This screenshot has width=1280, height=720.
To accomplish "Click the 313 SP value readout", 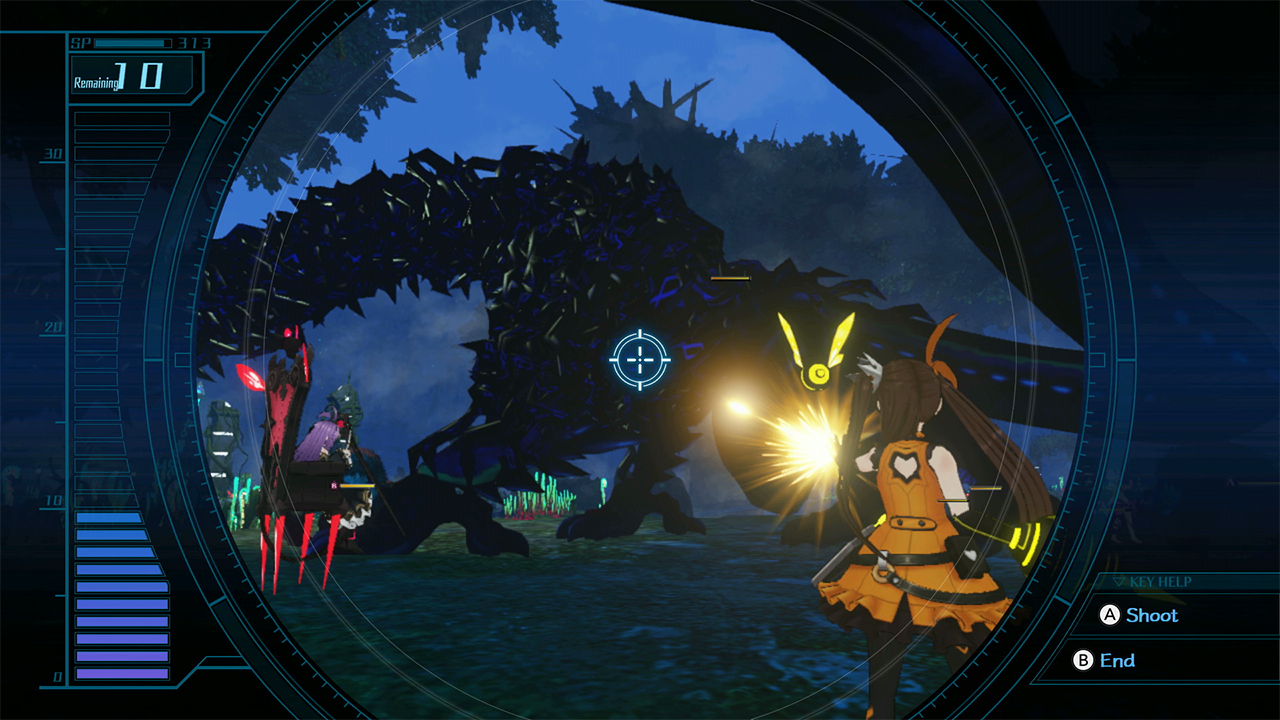I will click(194, 43).
